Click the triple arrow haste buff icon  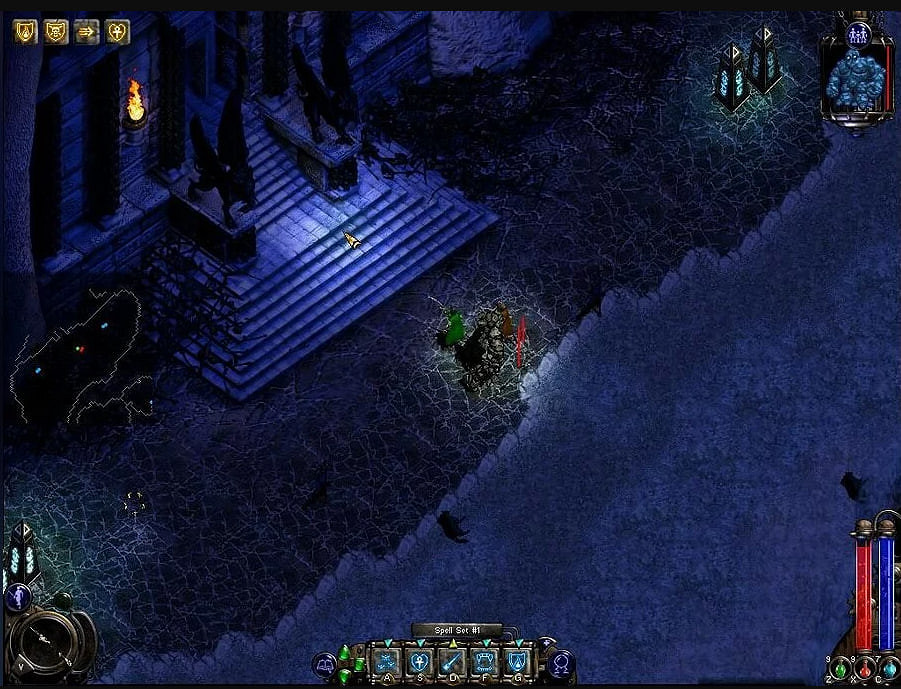tap(86, 32)
